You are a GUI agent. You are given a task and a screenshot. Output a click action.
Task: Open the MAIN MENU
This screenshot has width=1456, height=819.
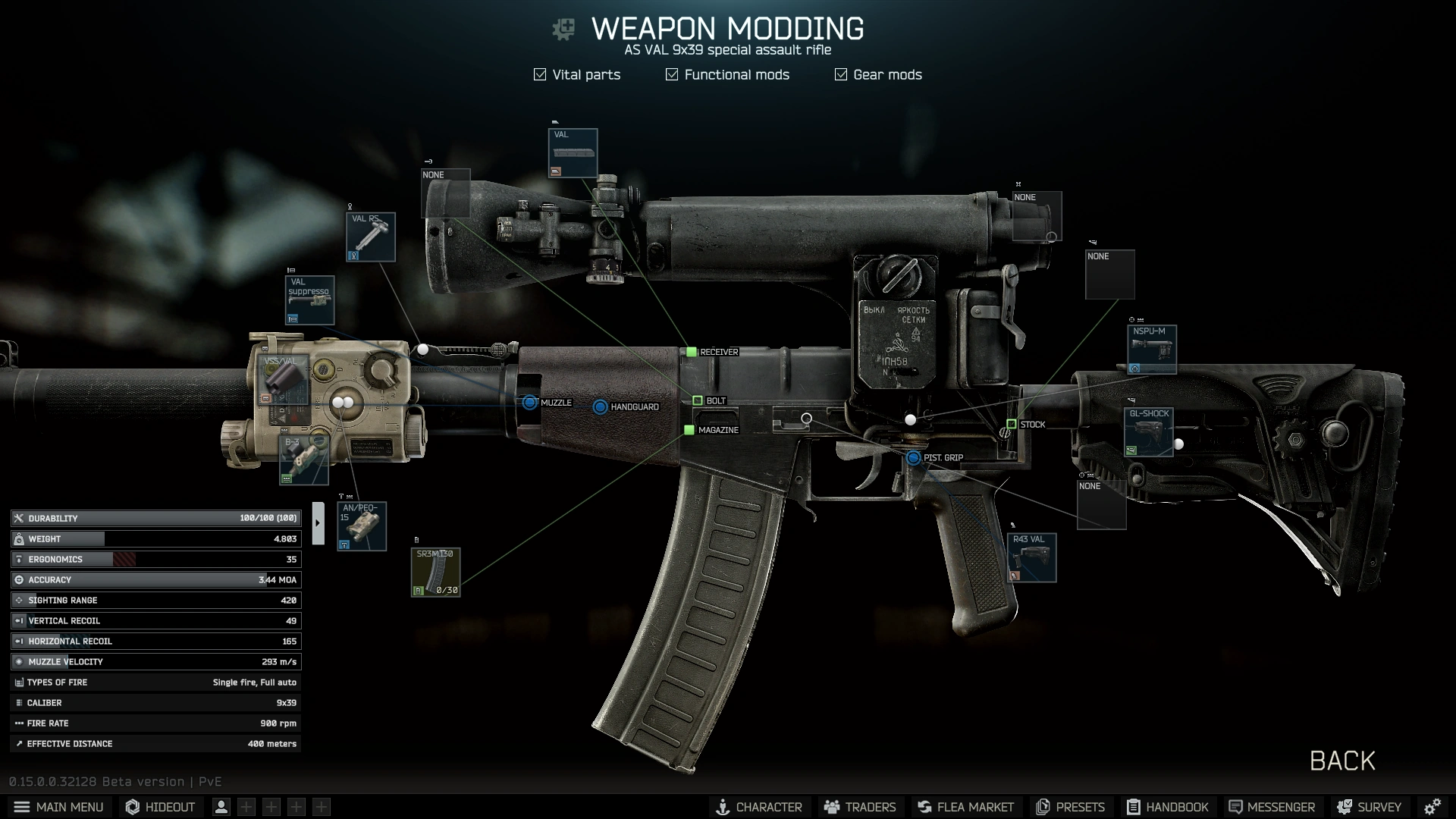tap(58, 807)
